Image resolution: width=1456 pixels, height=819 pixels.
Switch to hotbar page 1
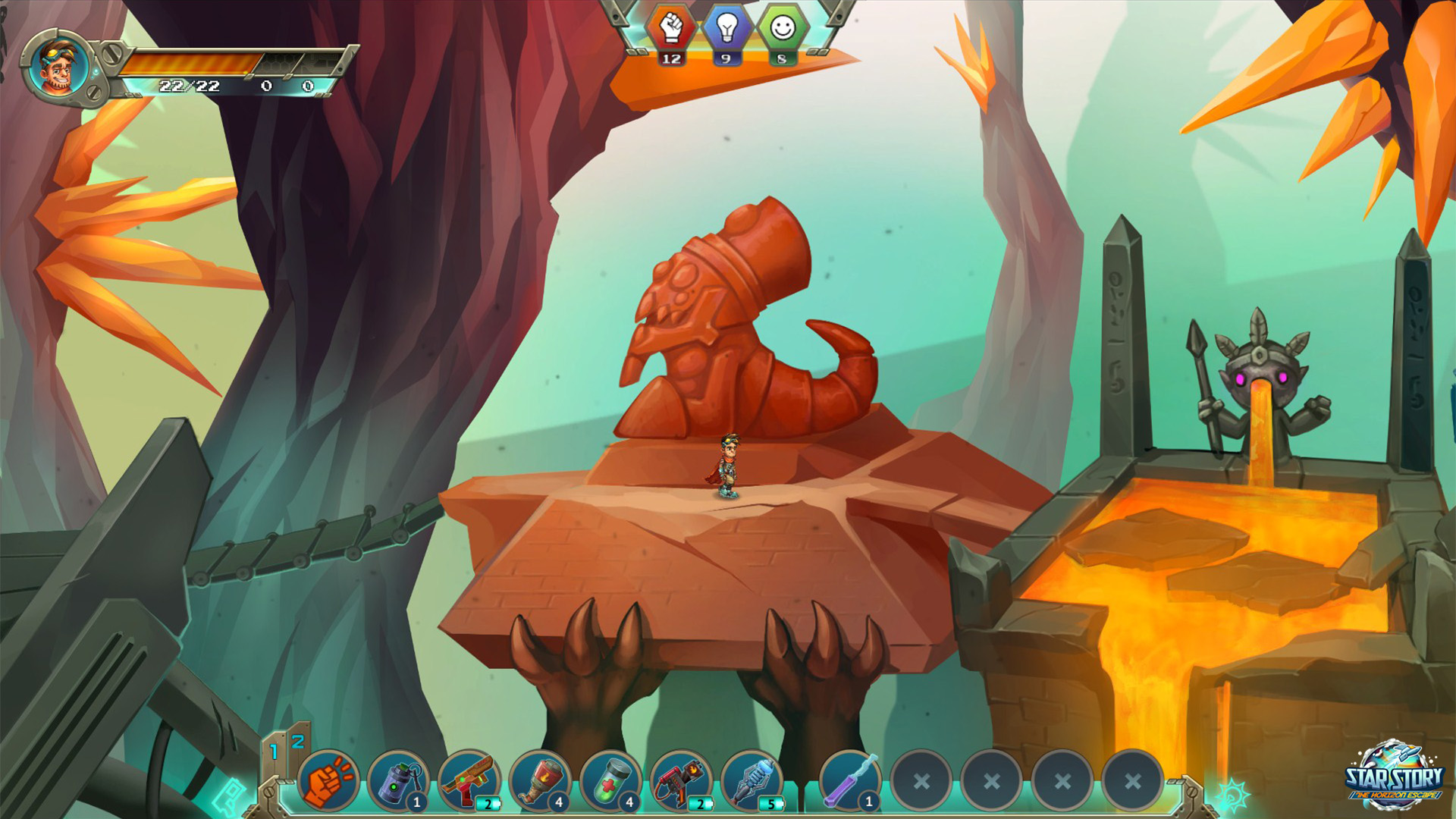[274, 751]
